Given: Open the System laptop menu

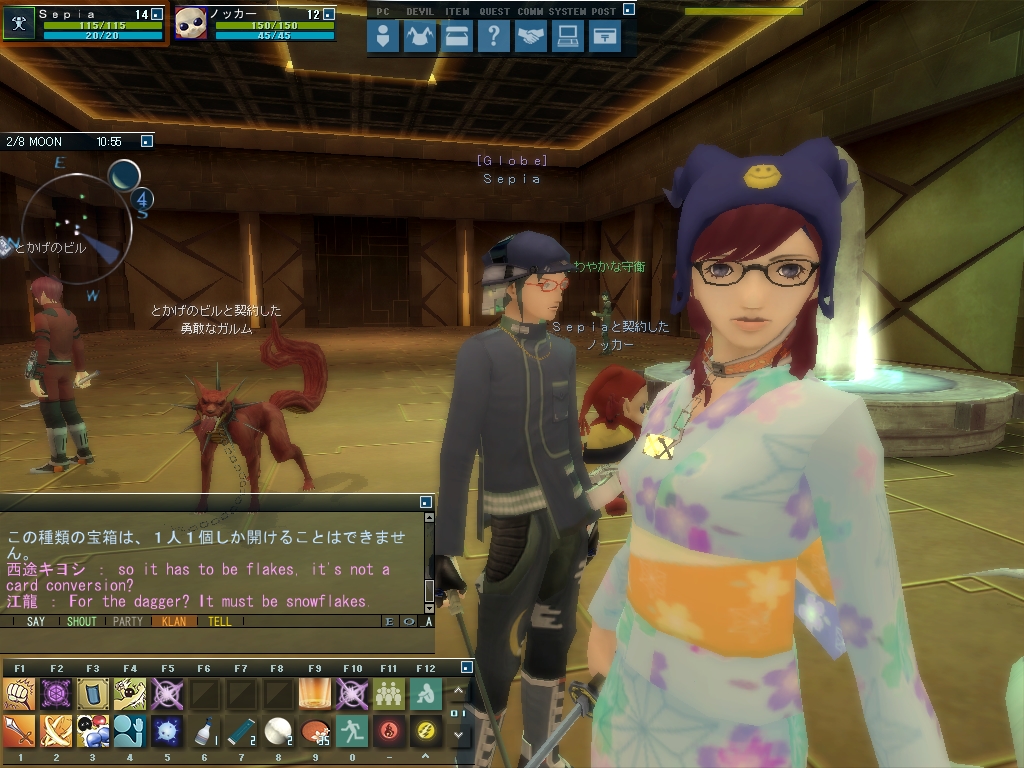Looking at the screenshot, I should (568, 37).
